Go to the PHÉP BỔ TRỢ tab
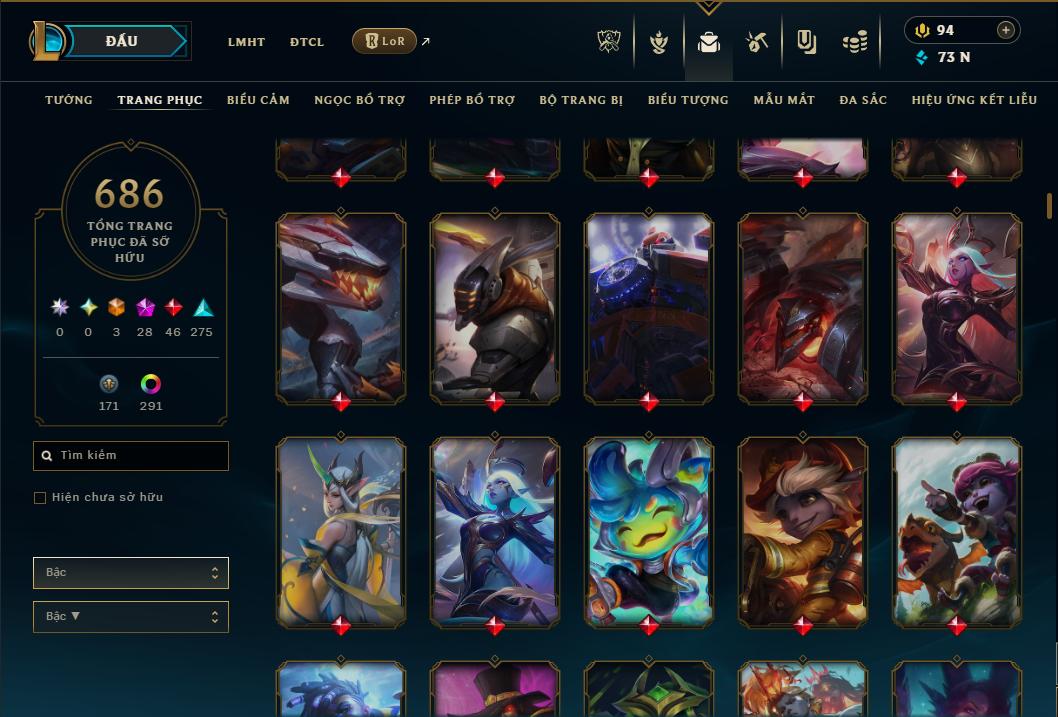Image resolution: width=1058 pixels, height=717 pixels. coord(472,100)
